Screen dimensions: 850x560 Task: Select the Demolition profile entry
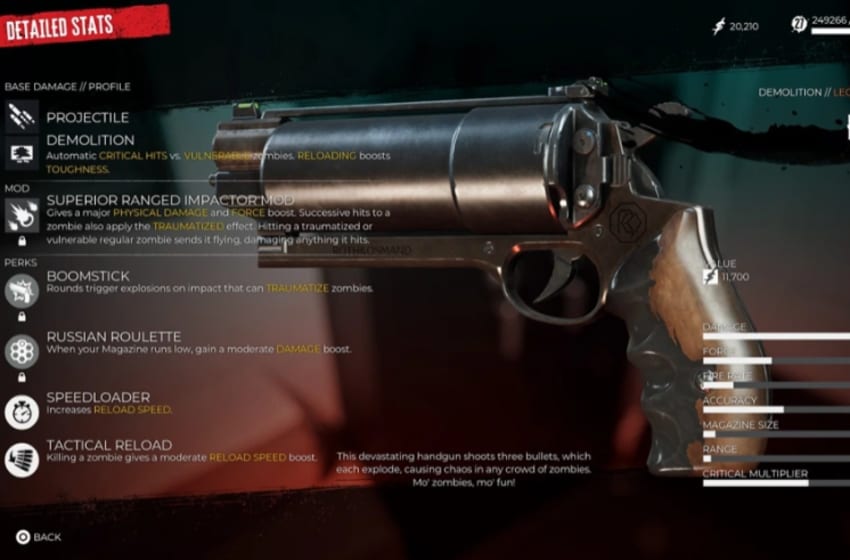point(90,140)
